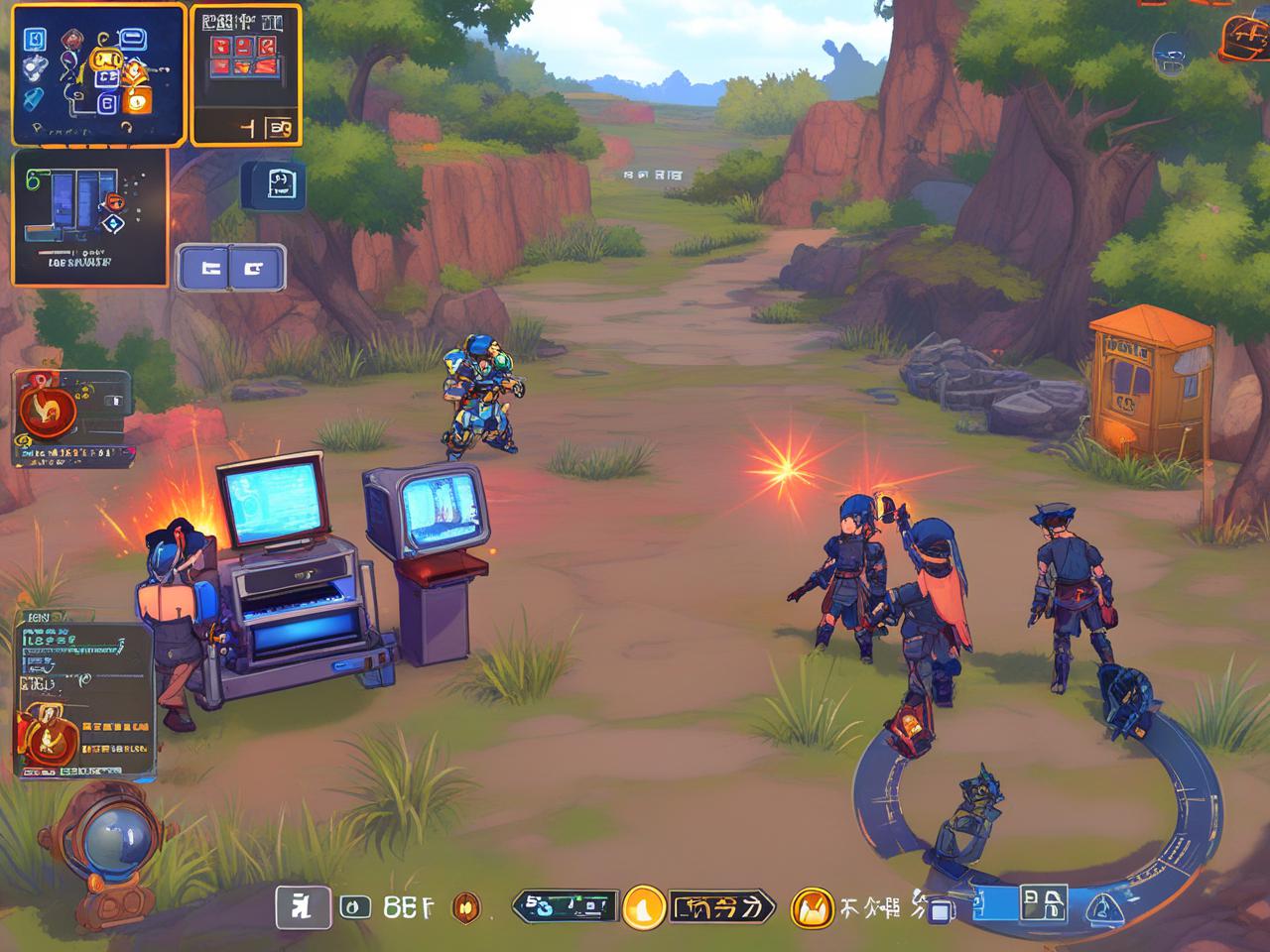This screenshot has width=1270, height=952.
Task: Open the skill tree panel with orange nodes
Action: pyautogui.click(x=98, y=74)
